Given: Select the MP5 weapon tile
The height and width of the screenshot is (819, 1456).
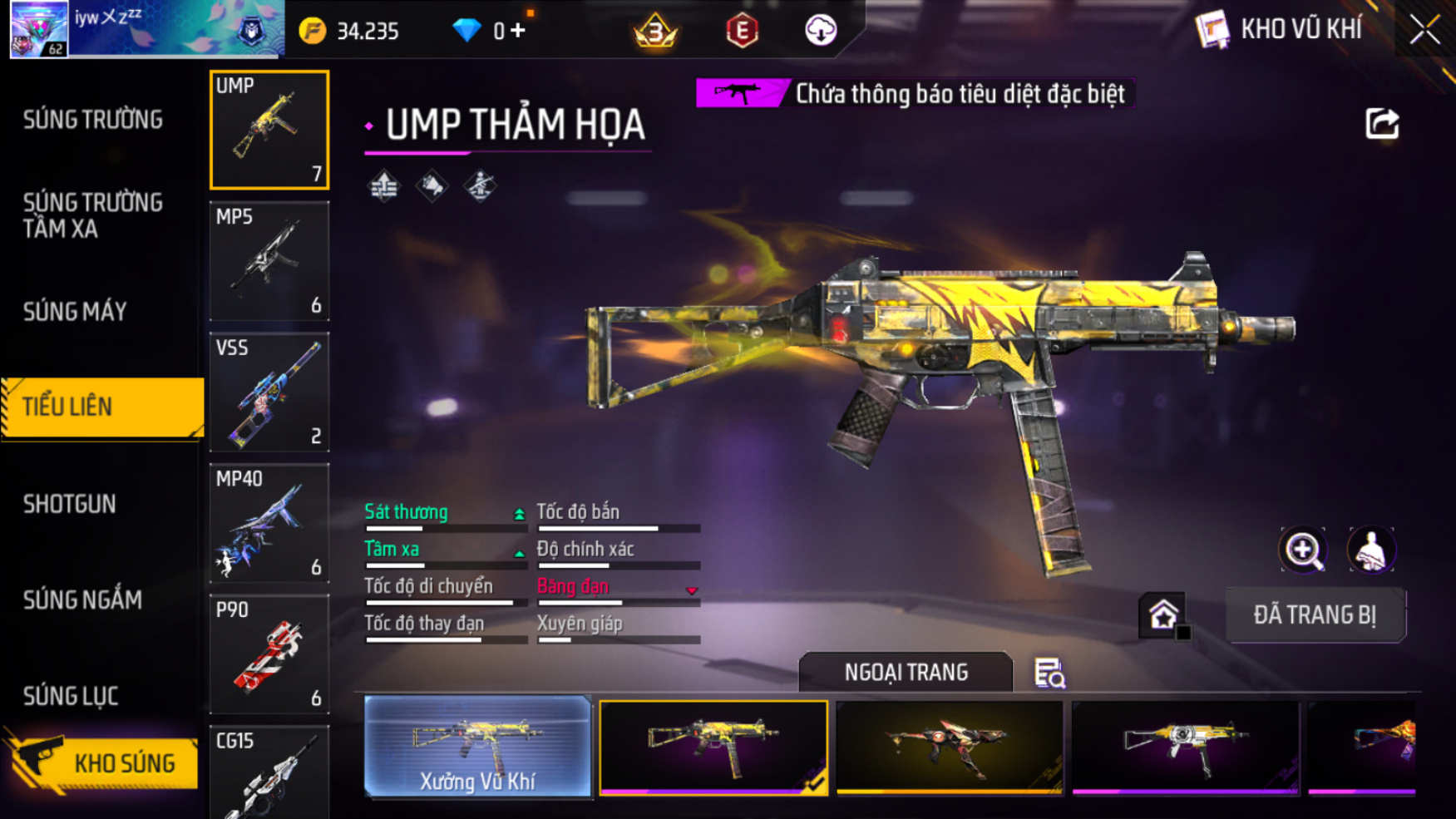Looking at the screenshot, I should tap(269, 261).
